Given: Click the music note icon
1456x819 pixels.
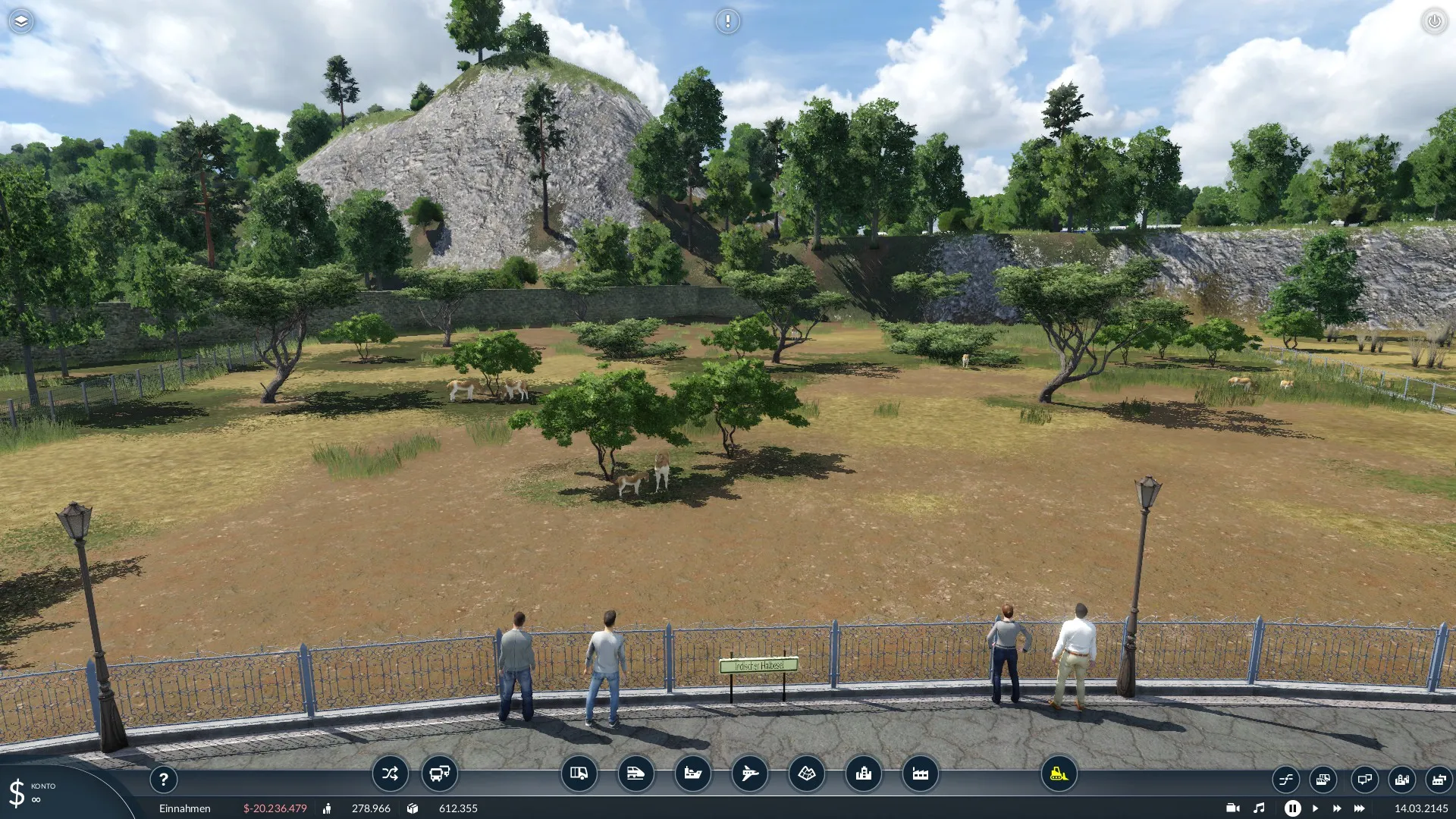Looking at the screenshot, I should pos(1259,808).
